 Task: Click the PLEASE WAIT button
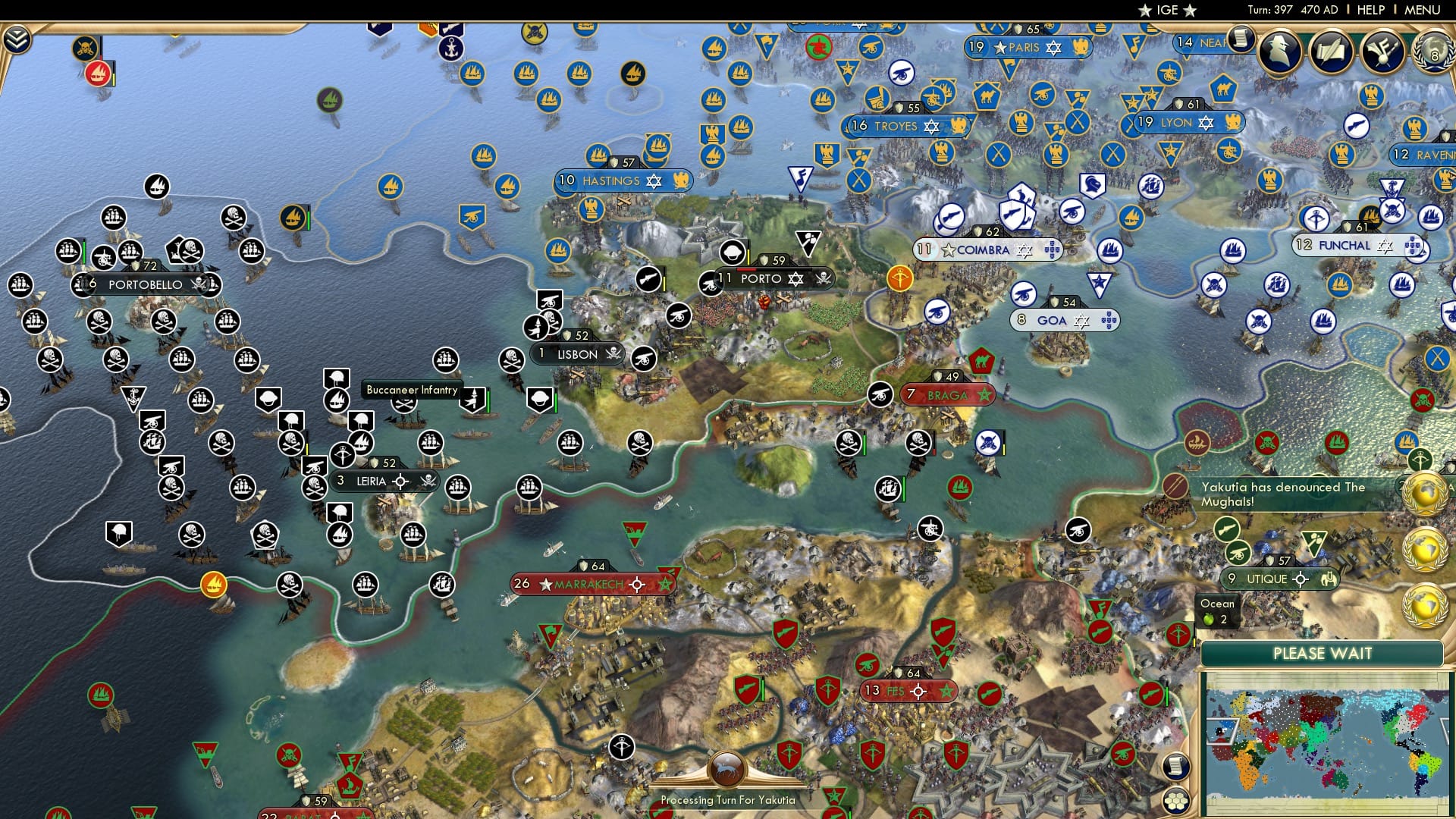(x=1323, y=654)
